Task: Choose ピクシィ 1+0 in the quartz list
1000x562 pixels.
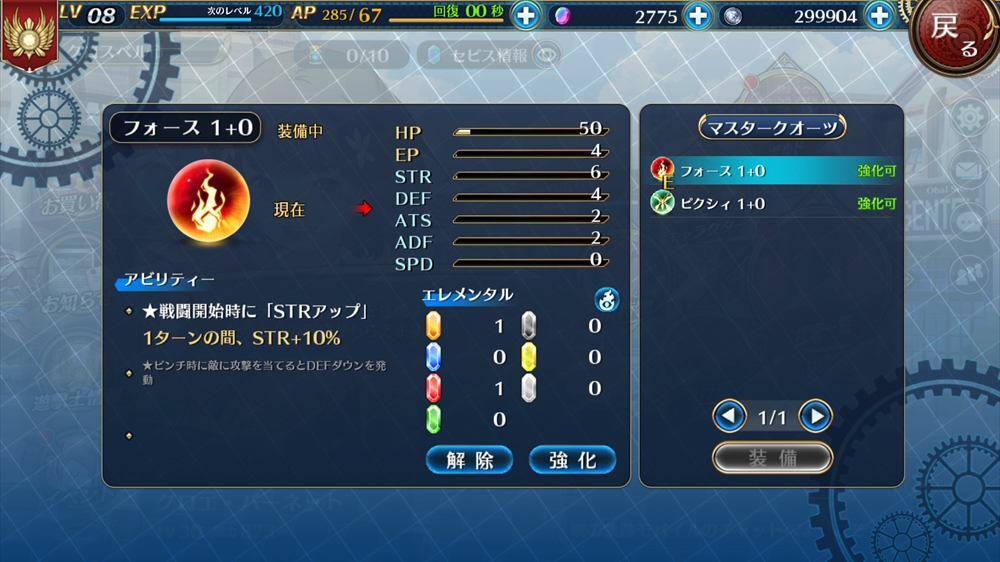Action: [x=772, y=203]
